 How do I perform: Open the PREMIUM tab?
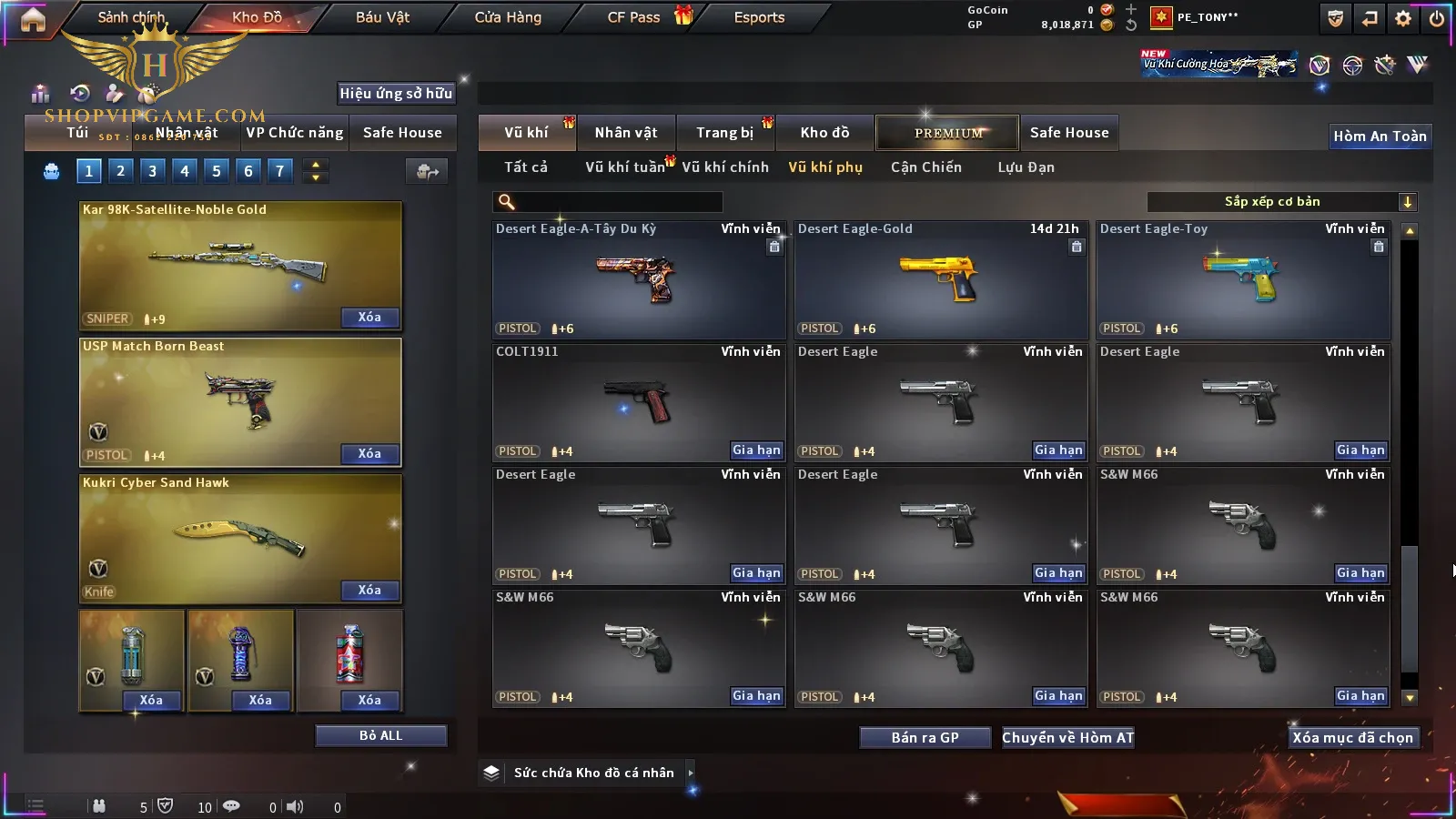coord(947,133)
